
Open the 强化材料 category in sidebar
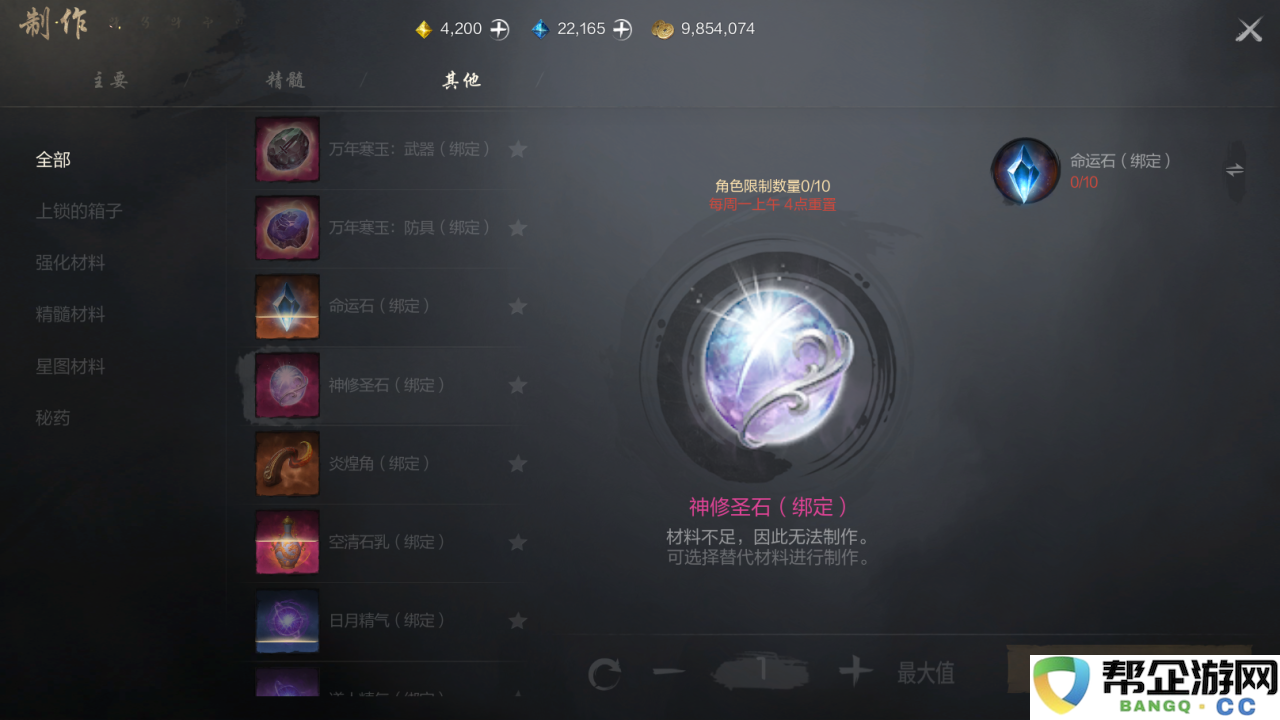click(70, 262)
